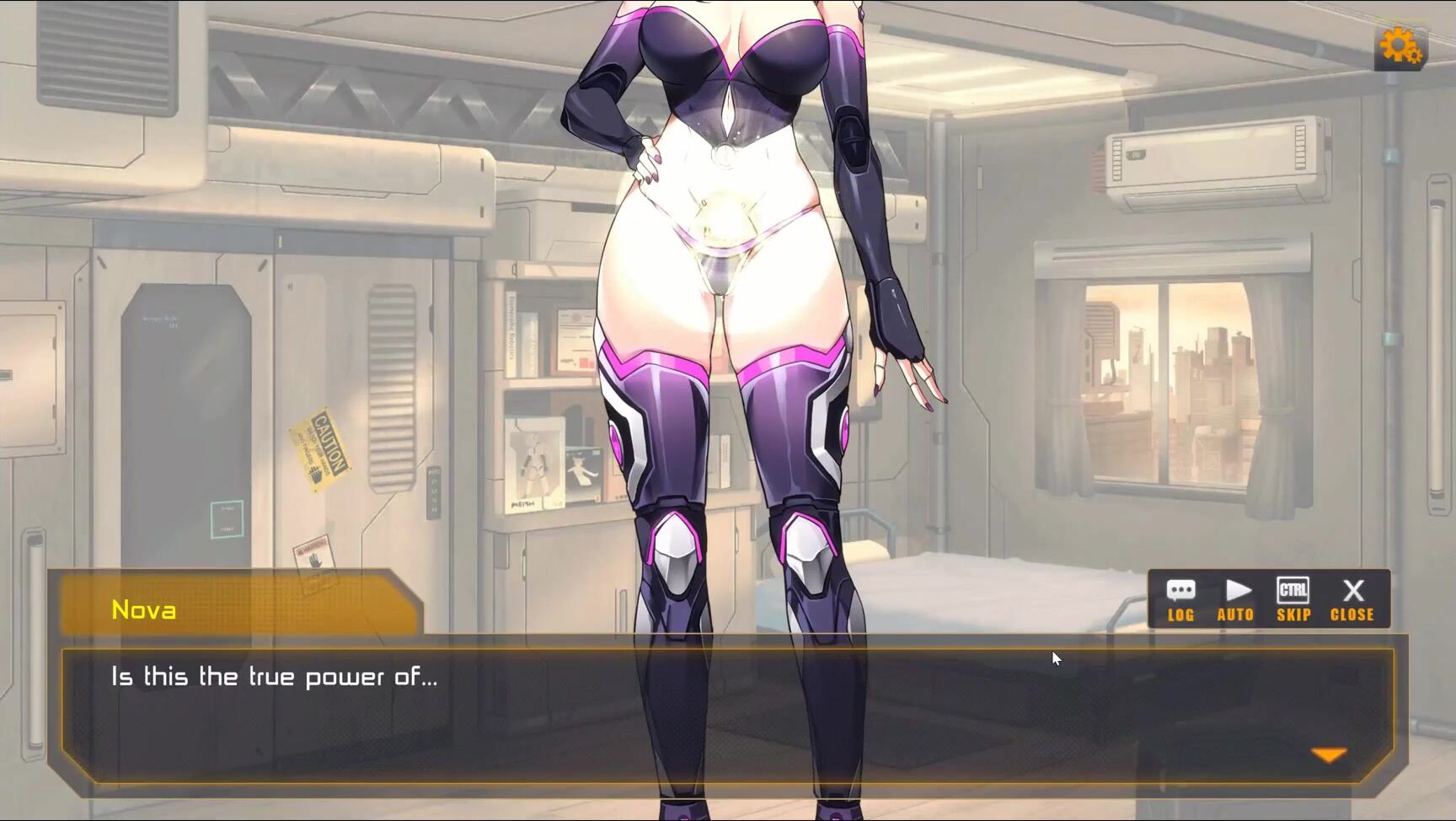Open the dialogue Log

pyautogui.click(x=1180, y=599)
